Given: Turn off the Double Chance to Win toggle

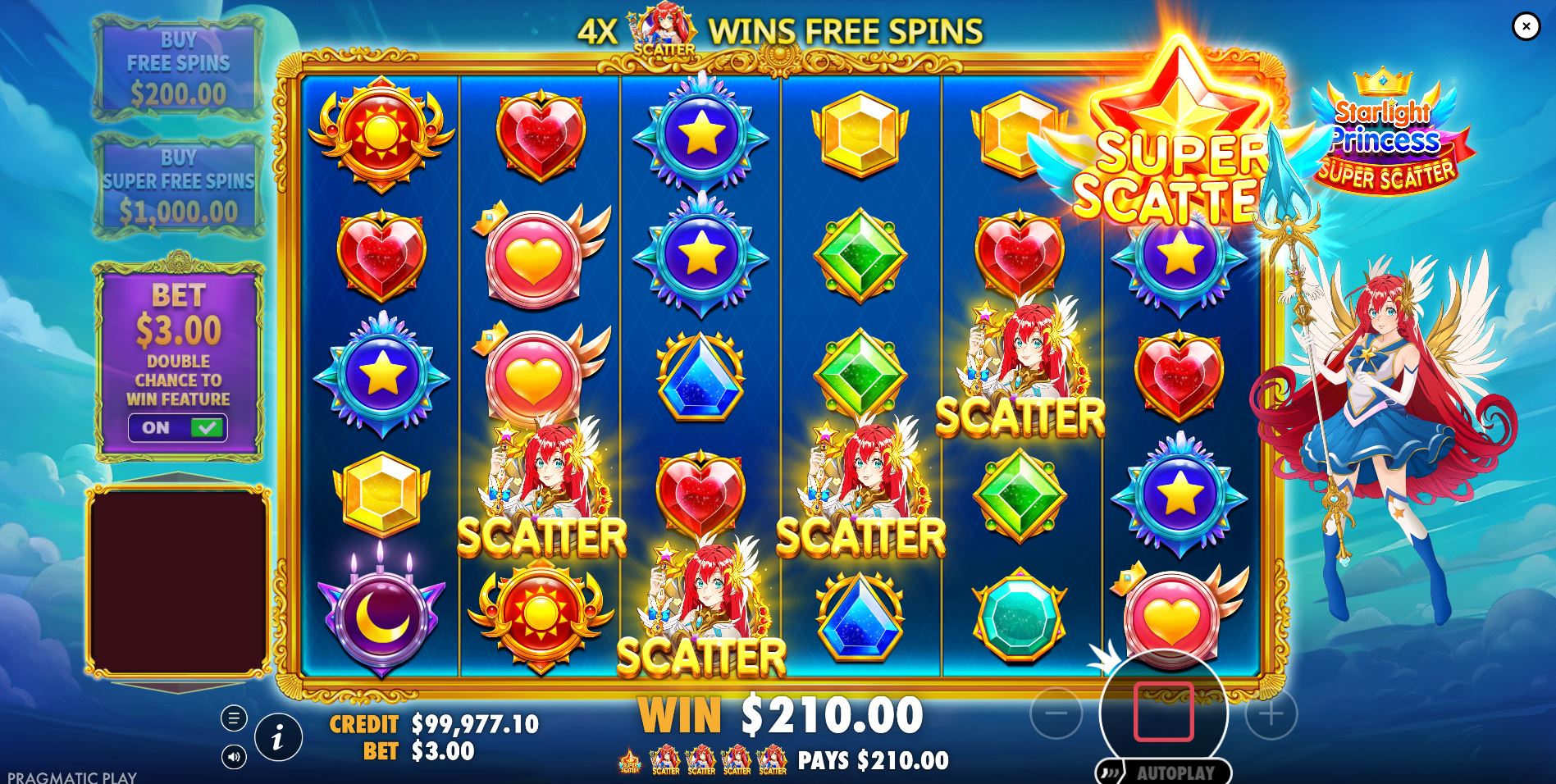Looking at the screenshot, I should coord(175,428).
